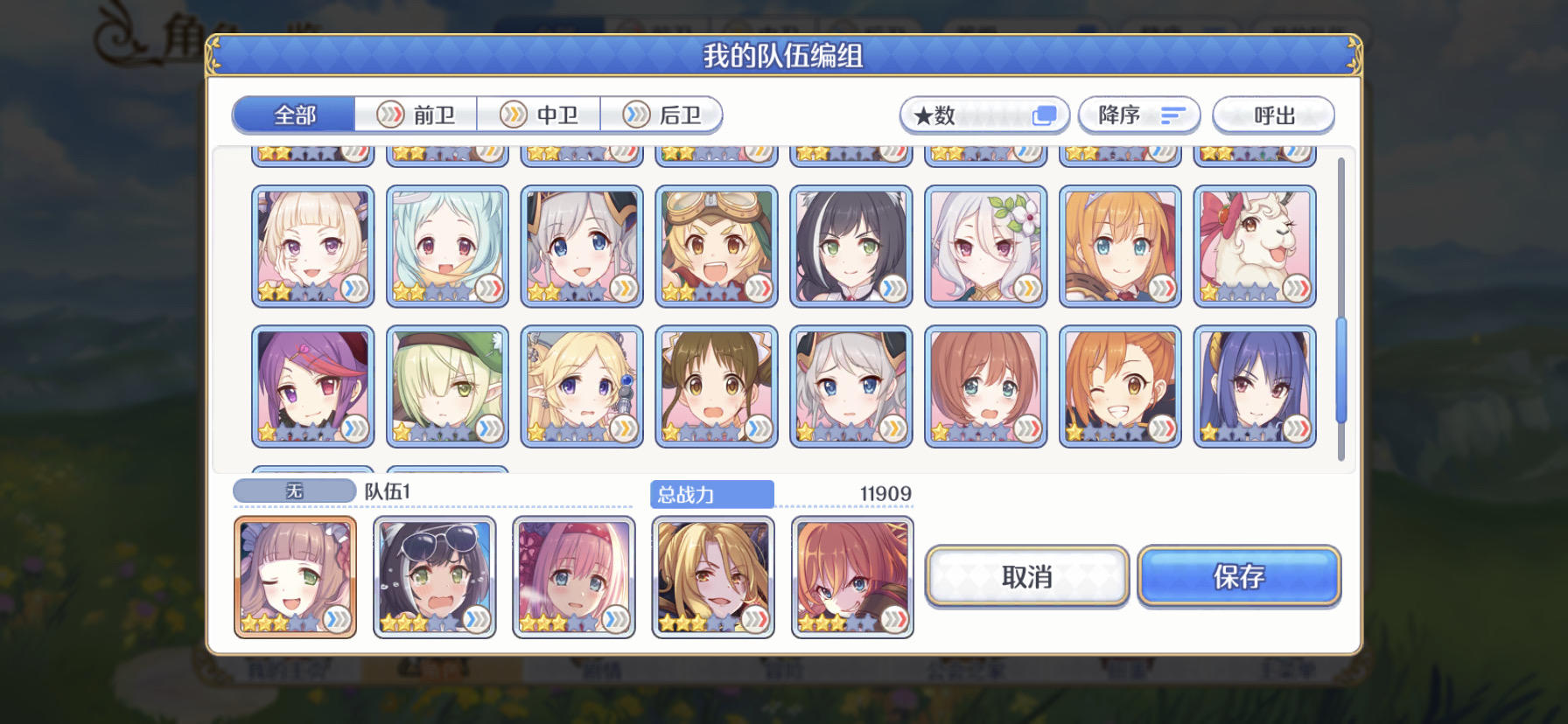Image resolution: width=1568 pixels, height=724 pixels.
Task: Select the 全部 filter to show all characters
Action: [x=293, y=115]
